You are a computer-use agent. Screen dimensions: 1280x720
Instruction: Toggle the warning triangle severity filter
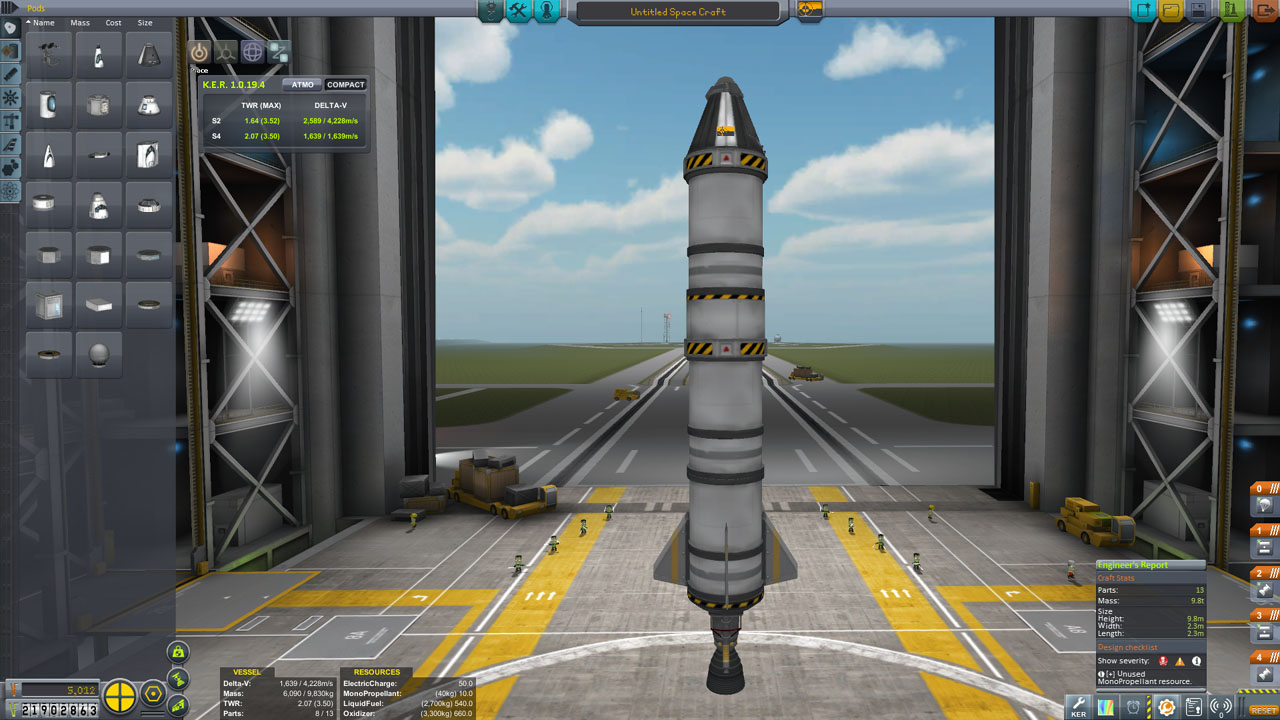click(1179, 662)
